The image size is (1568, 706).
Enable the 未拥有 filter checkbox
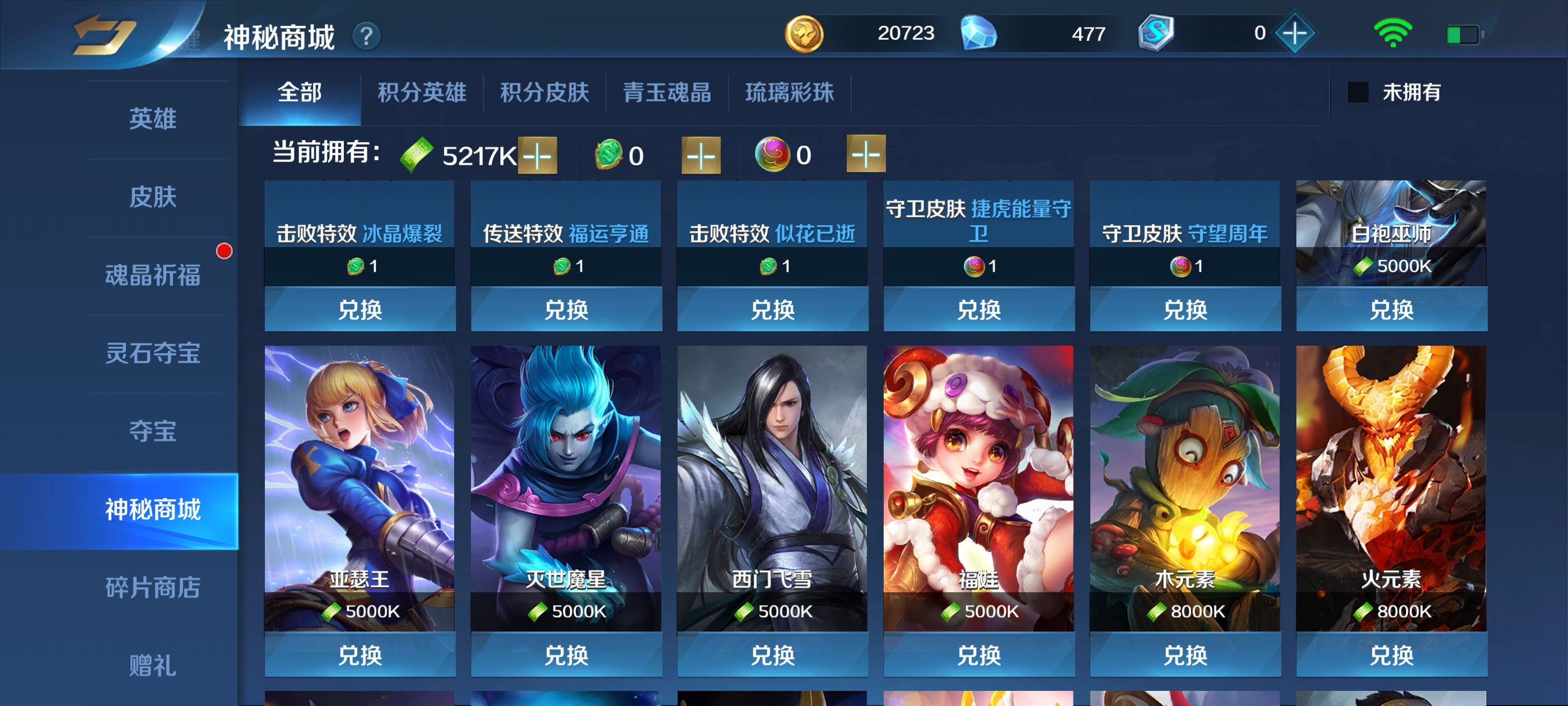(1357, 93)
